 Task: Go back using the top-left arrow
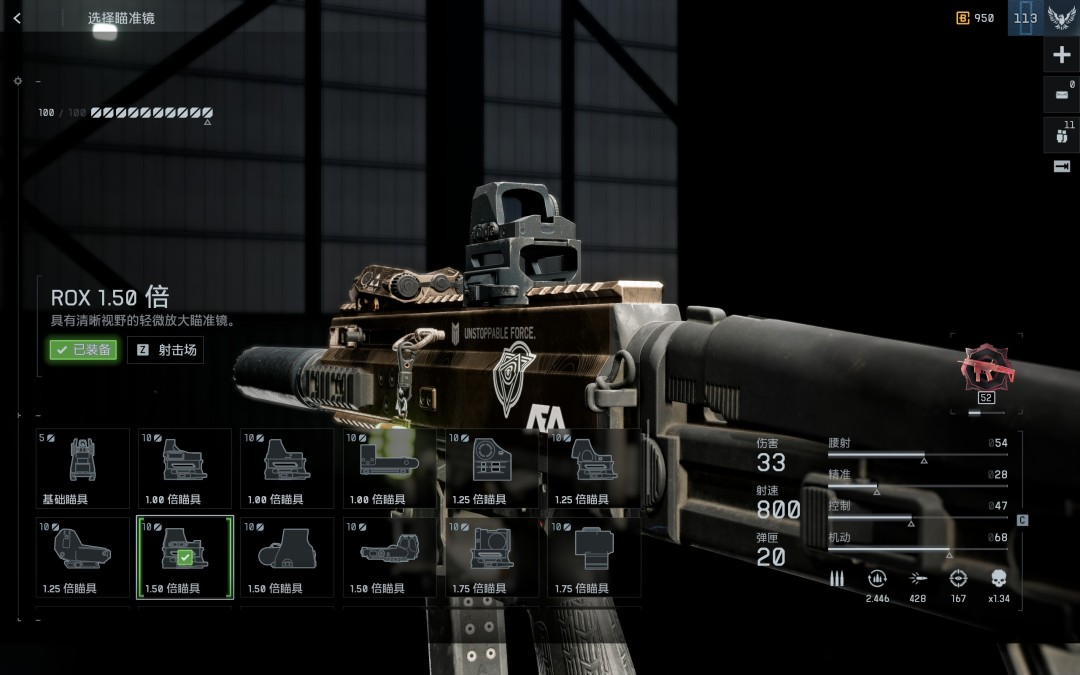[x=17, y=18]
